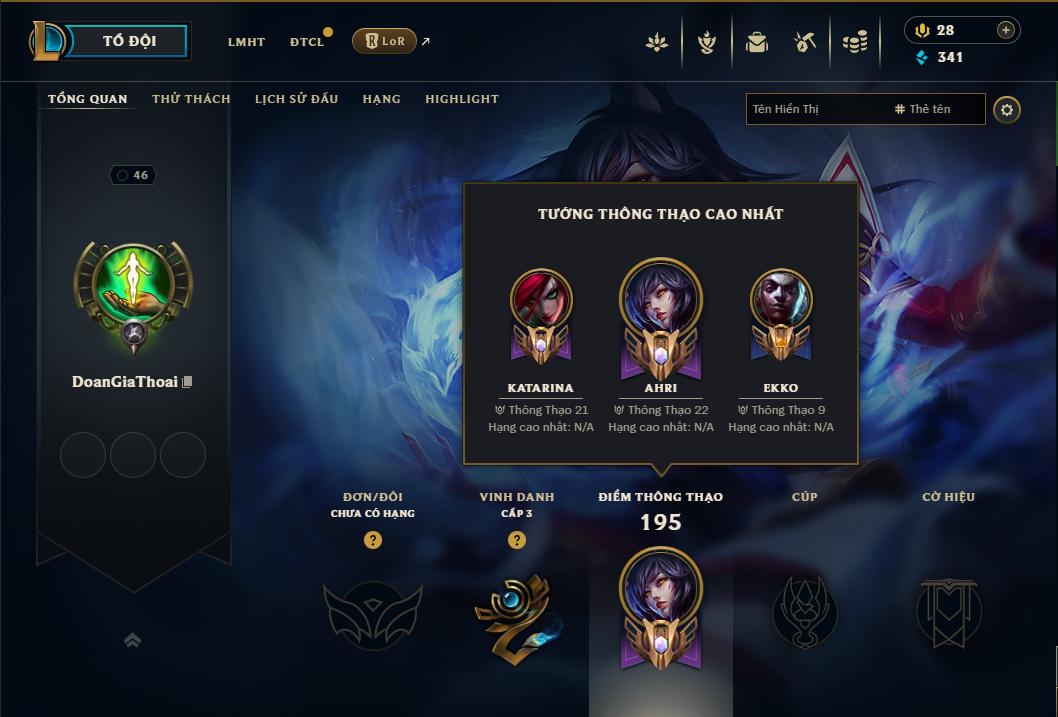
Task: Add currency with the plus button
Action: (x=1005, y=30)
